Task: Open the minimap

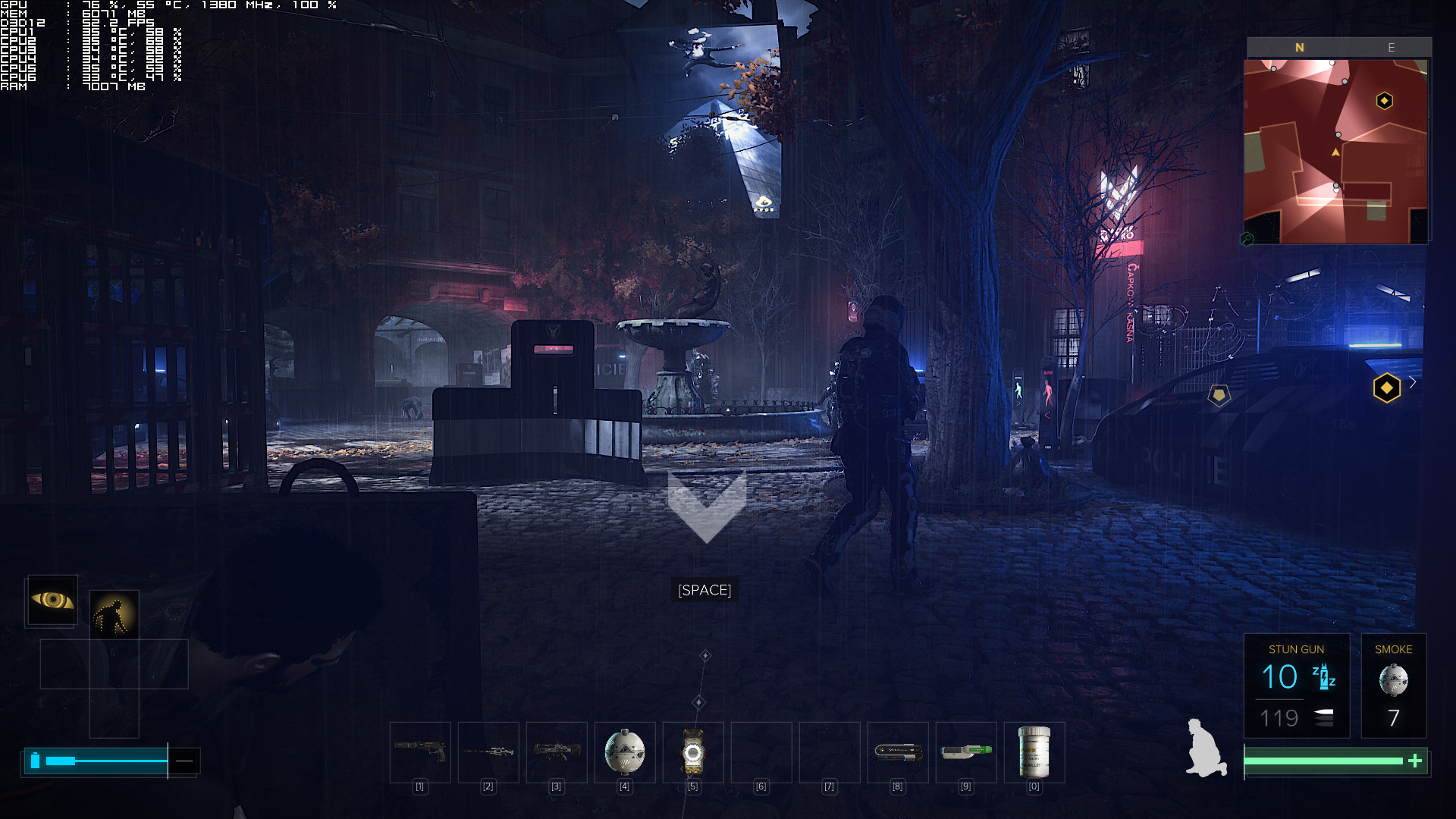Action: point(1336,151)
